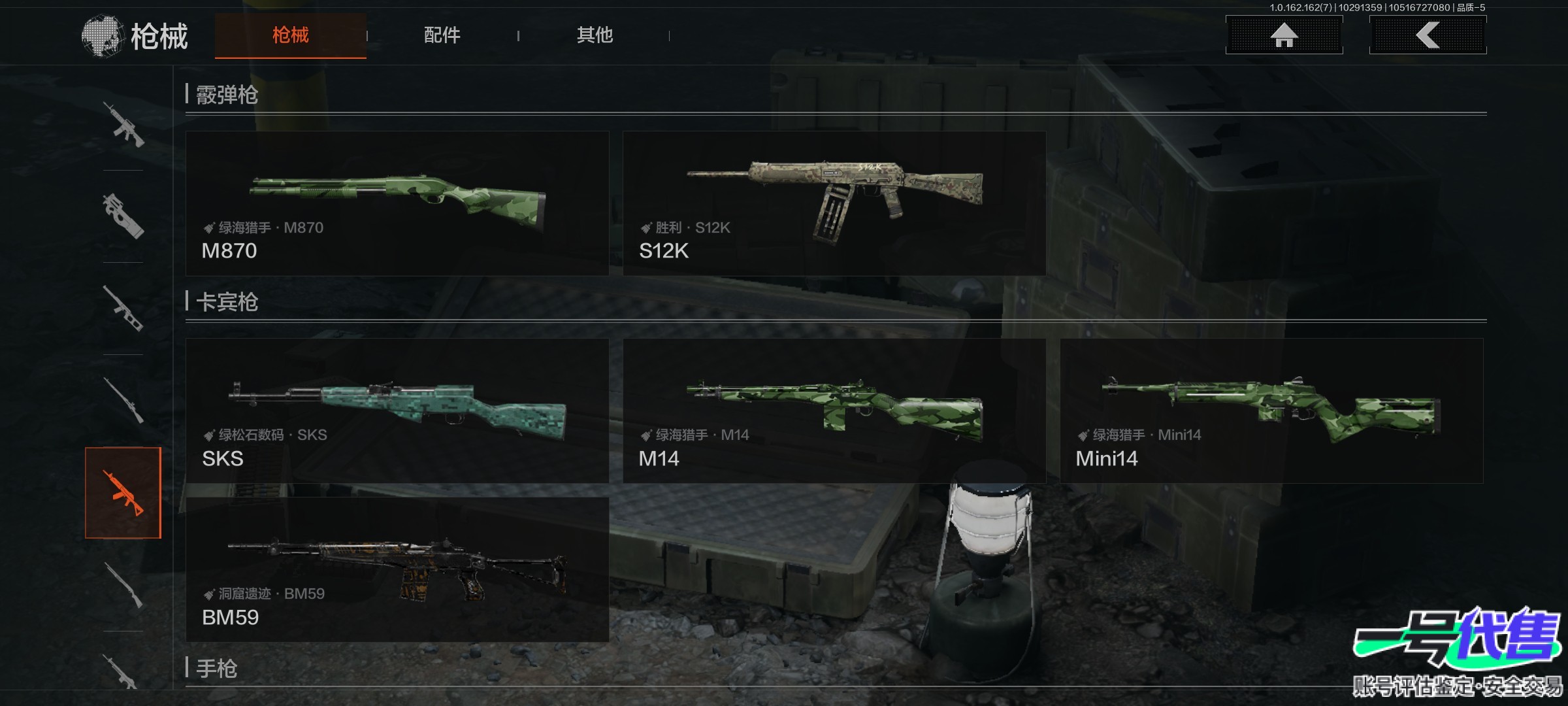1568x706 pixels.
Task: Open the 配件 tab
Action: [x=442, y=35]
